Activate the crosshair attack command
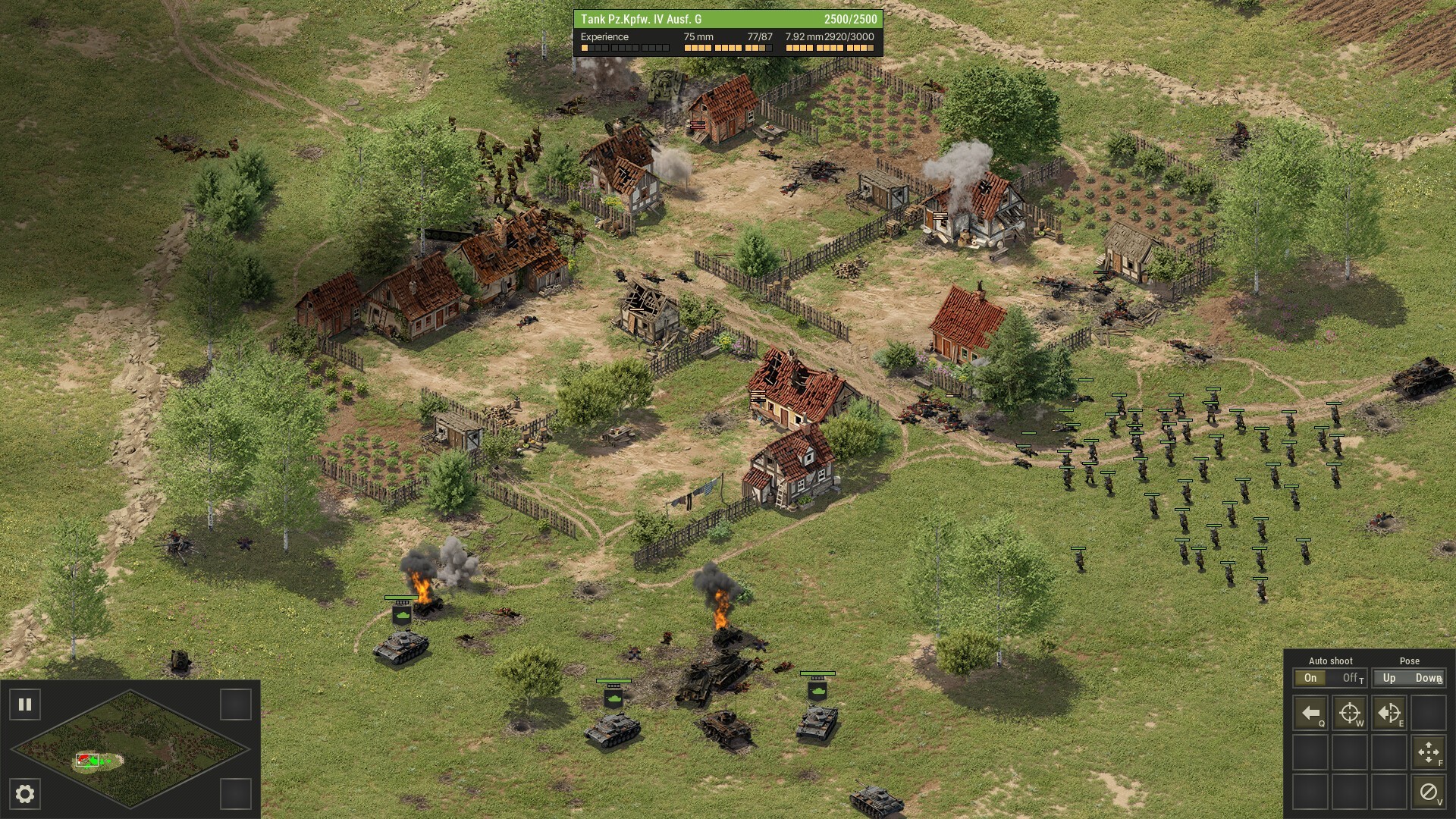This screenshot has height=819, width=1456. click(1350, 713)
